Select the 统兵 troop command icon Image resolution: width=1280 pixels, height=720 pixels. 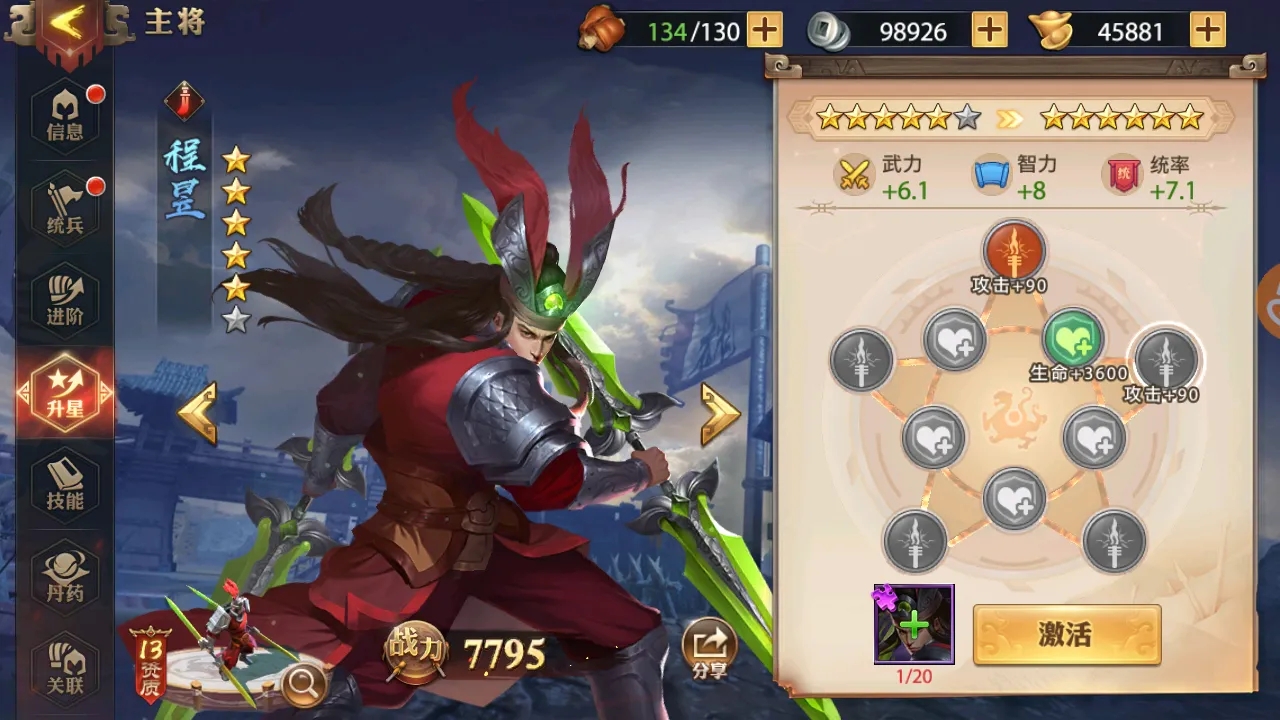(x=63, y=203)
